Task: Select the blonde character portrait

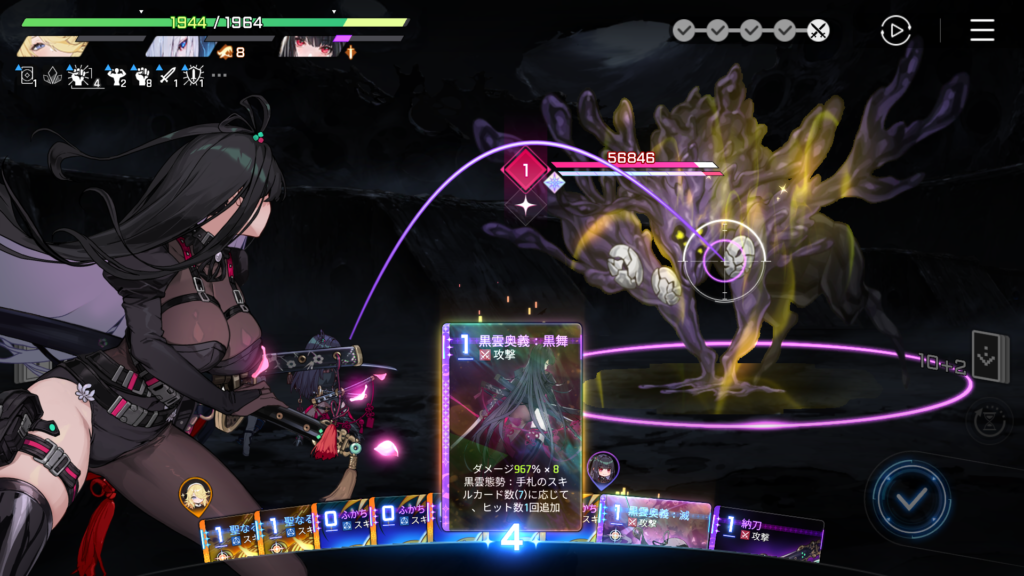Action: (x=47, y=46)
